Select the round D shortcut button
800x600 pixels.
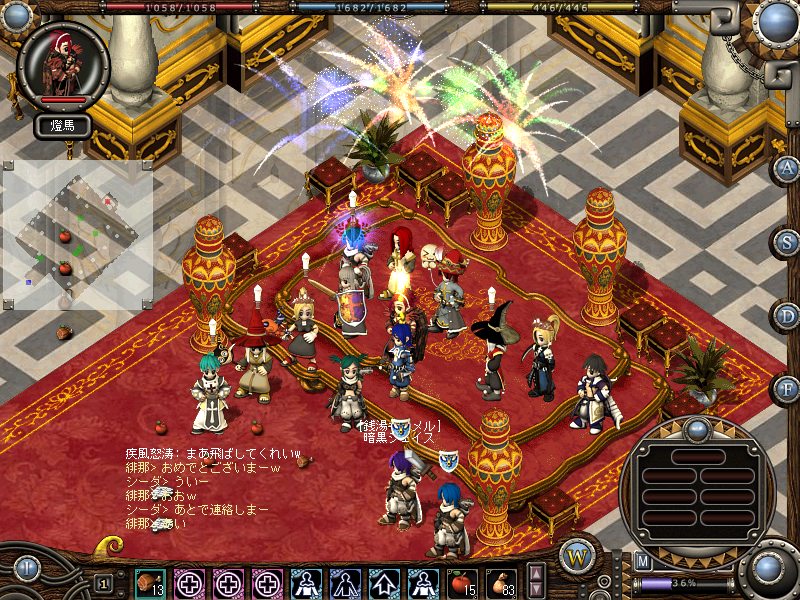[x=787, y=315]
